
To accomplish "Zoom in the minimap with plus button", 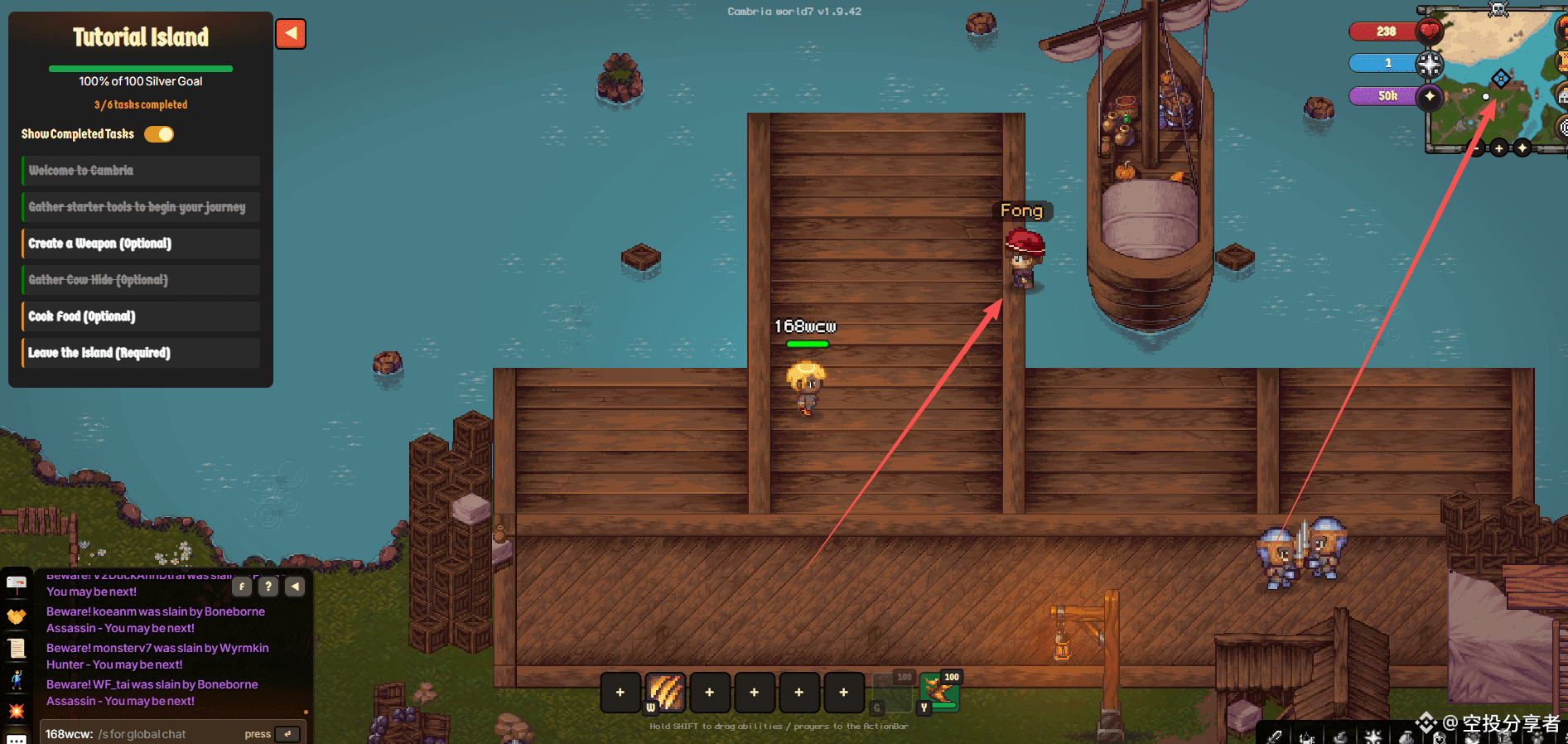I will tap(1499, 148).
